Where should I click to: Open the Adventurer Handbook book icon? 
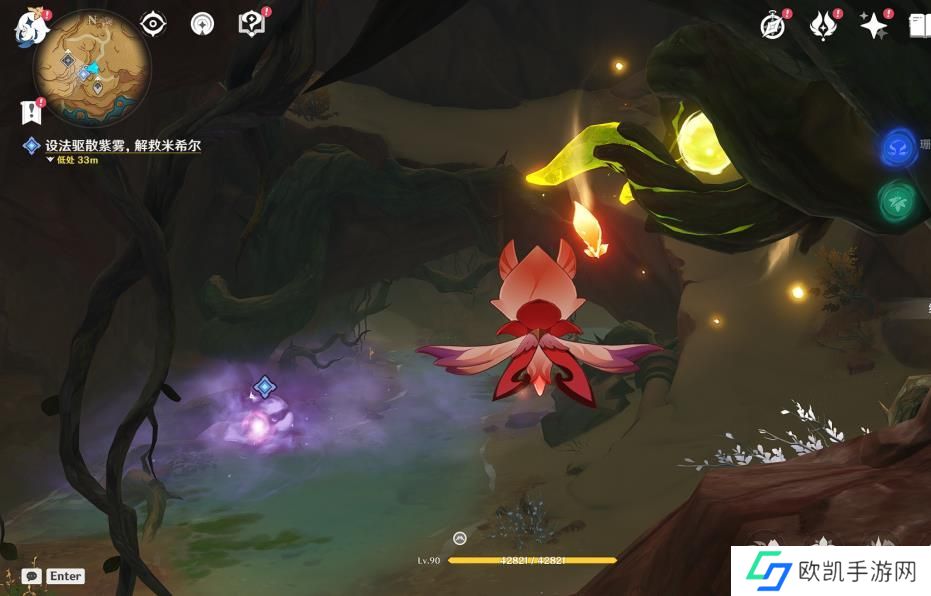tap(920, 27)
